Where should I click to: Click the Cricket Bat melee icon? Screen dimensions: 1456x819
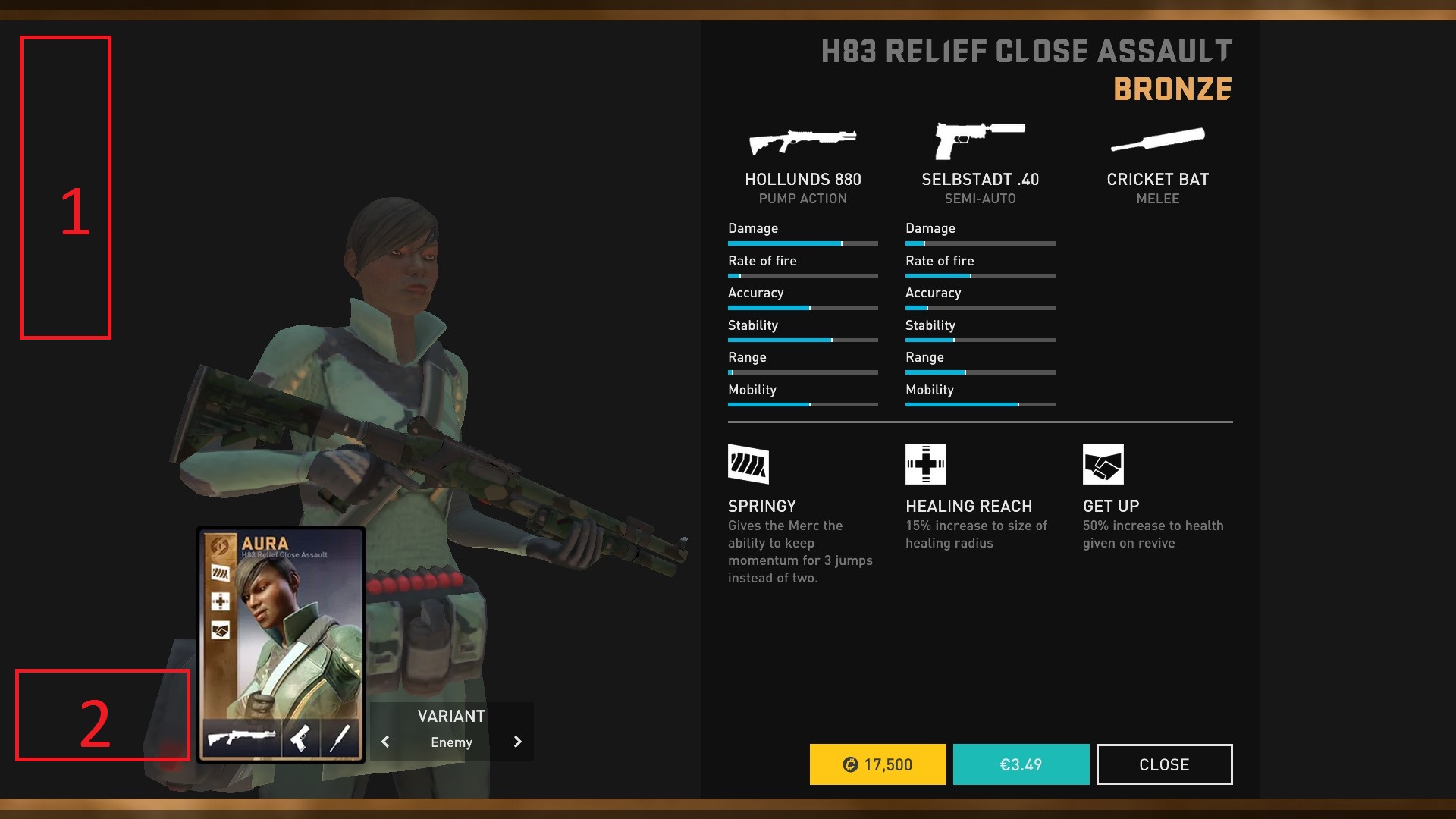1157,140
